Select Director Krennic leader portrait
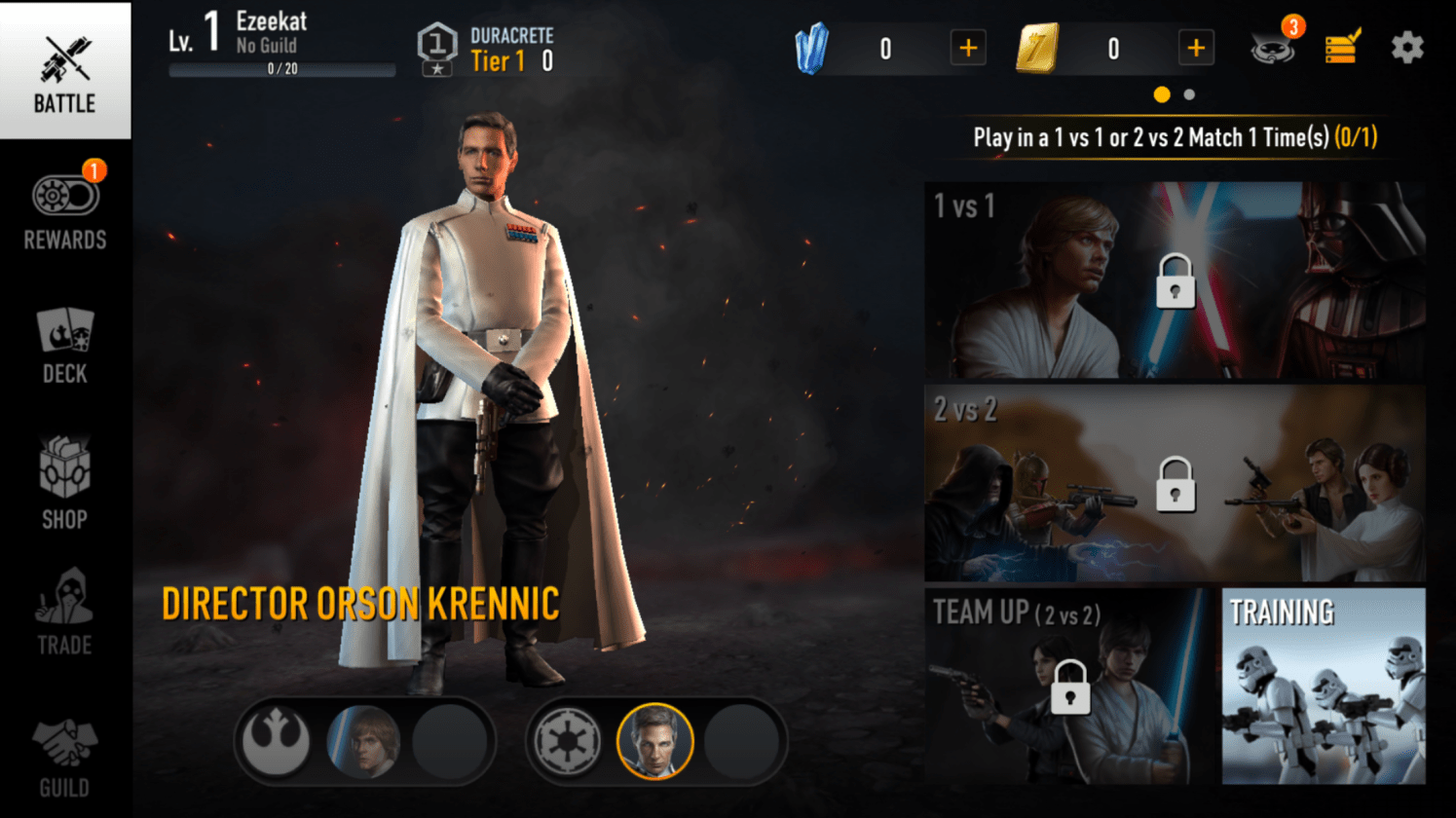Viewport: 1456px width, 818px height. (654, 742)
